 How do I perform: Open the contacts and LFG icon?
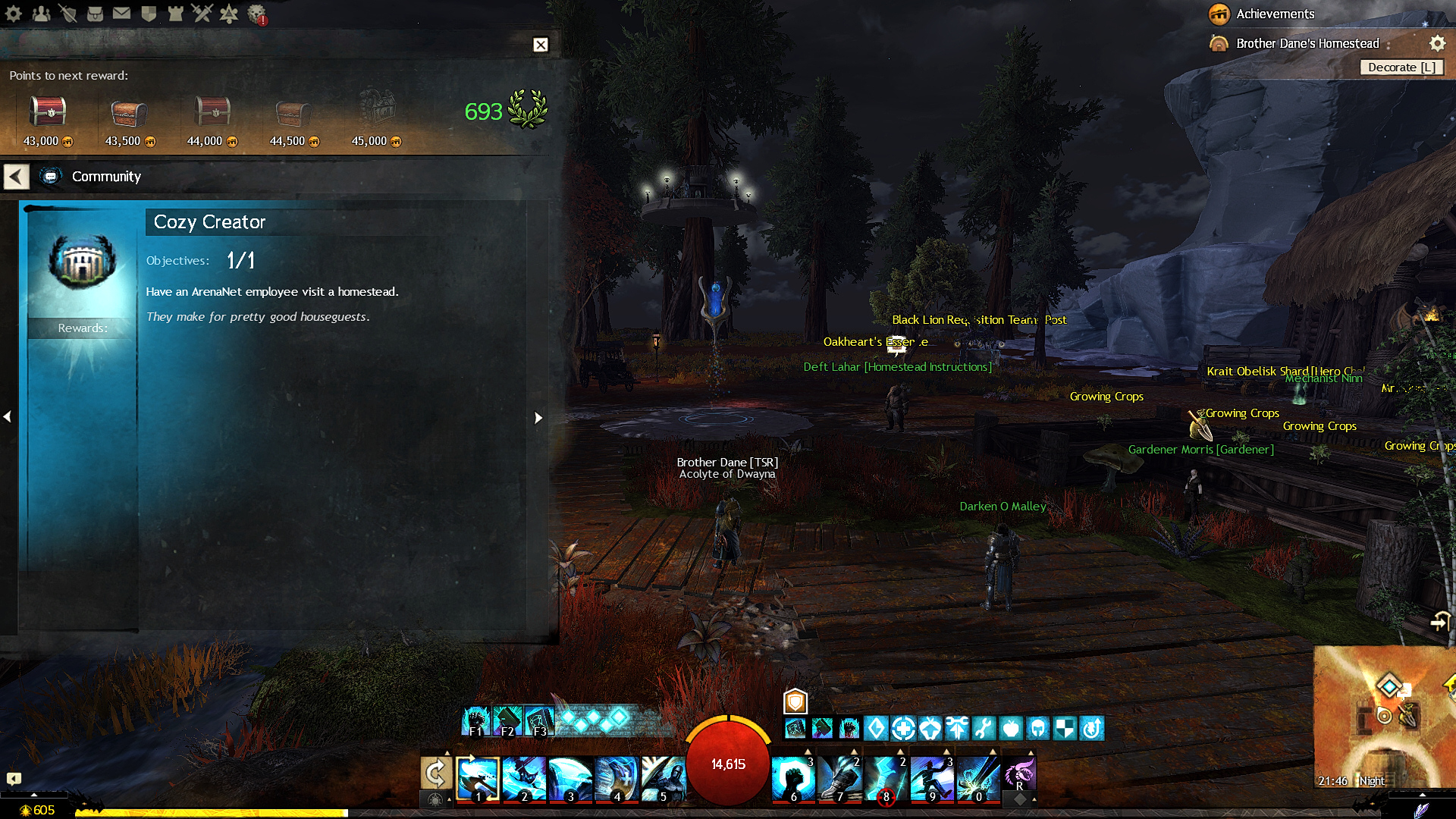coord(41,14)
